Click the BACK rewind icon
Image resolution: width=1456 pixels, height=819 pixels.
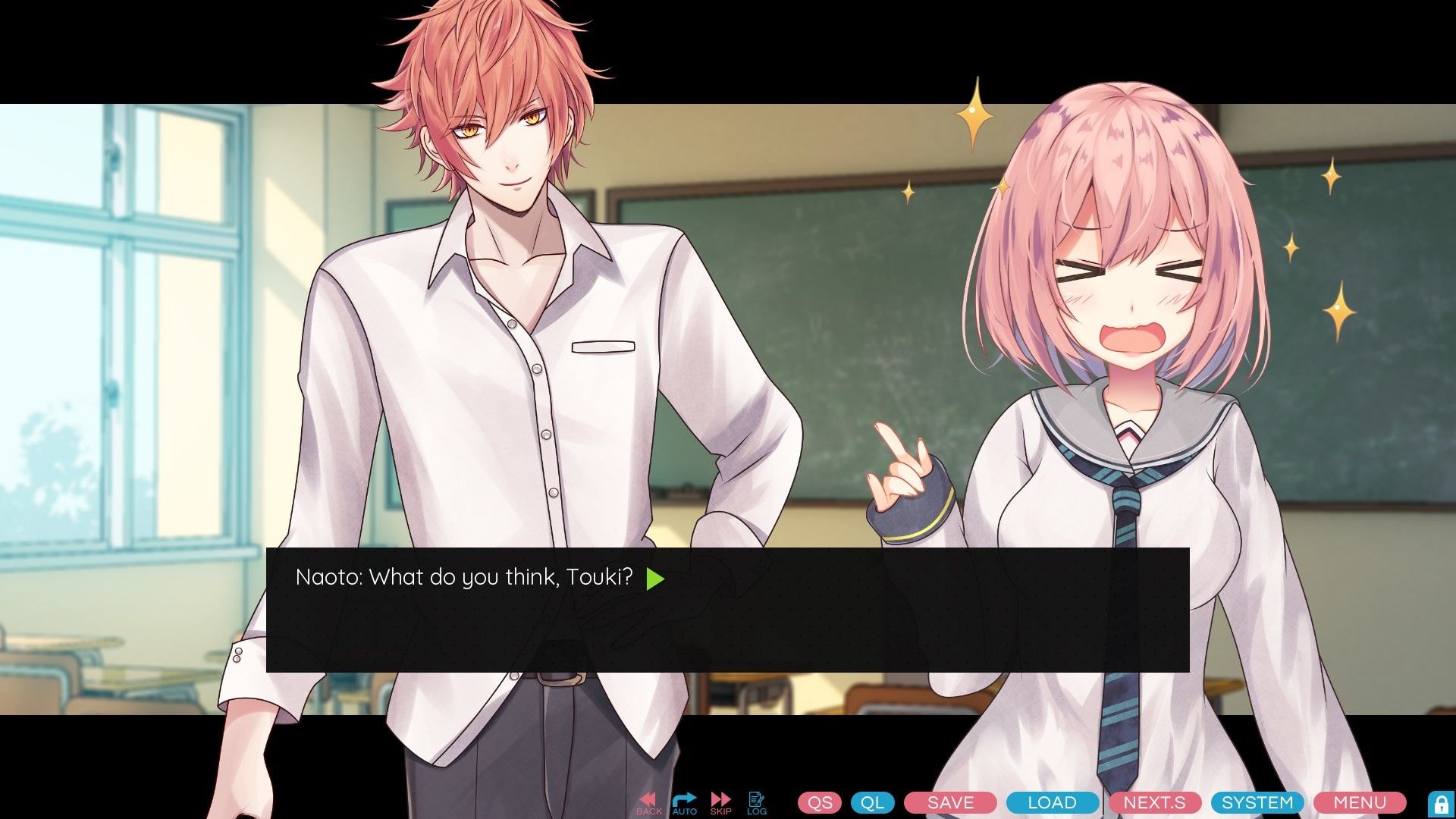(x=648, y=800)
